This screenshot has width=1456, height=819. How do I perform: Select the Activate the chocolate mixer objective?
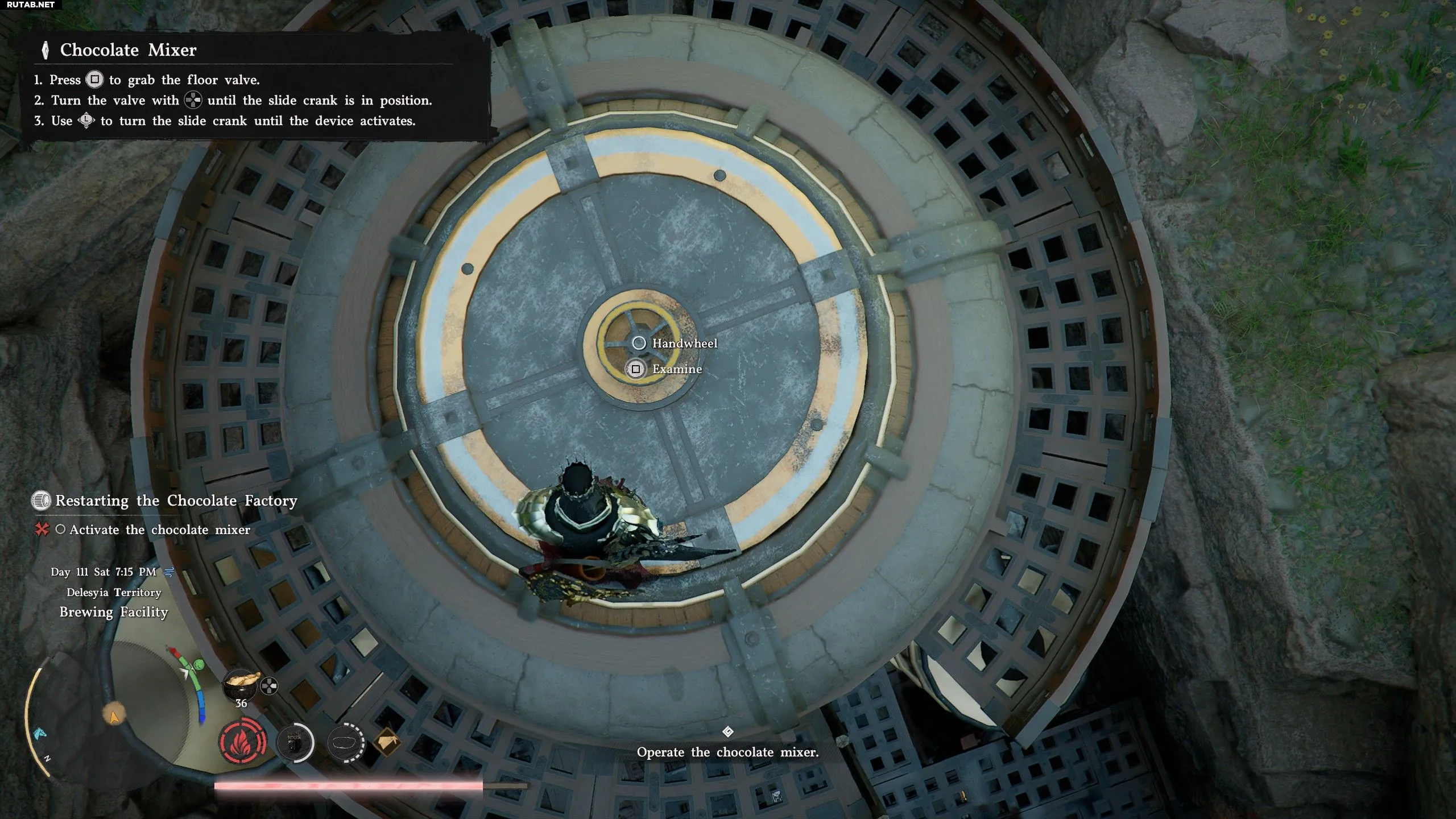tap(159, 530)
